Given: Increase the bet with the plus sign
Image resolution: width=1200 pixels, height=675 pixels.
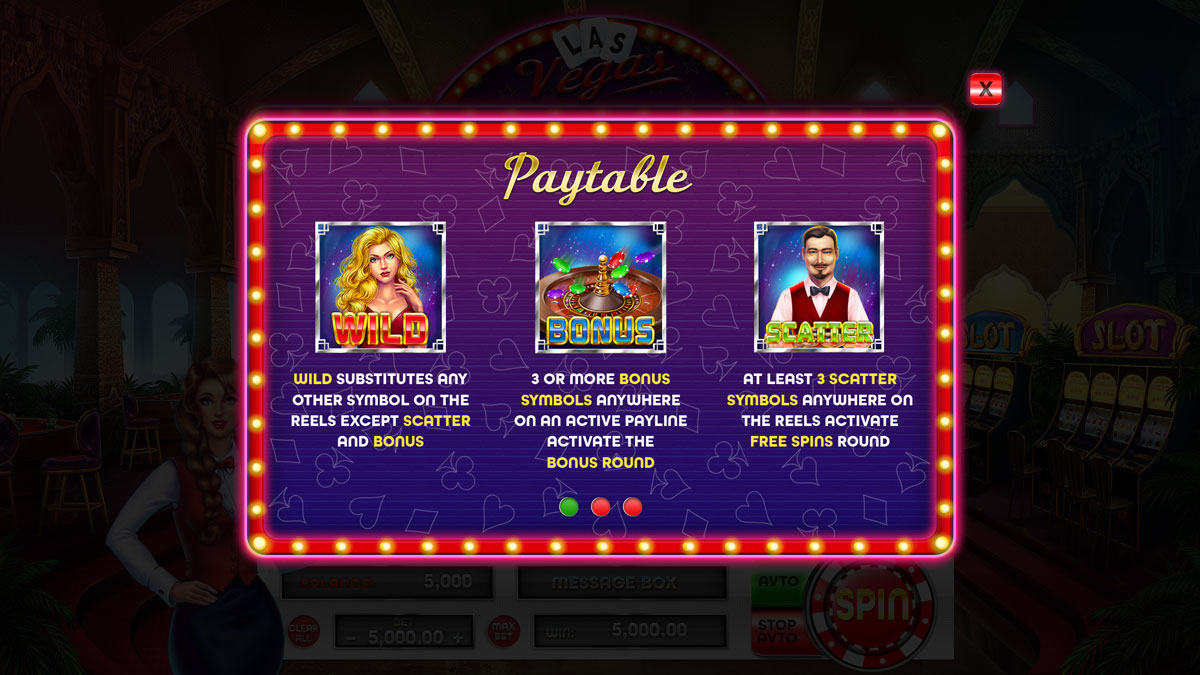Looking at the screenshot, I should (458, 637).
